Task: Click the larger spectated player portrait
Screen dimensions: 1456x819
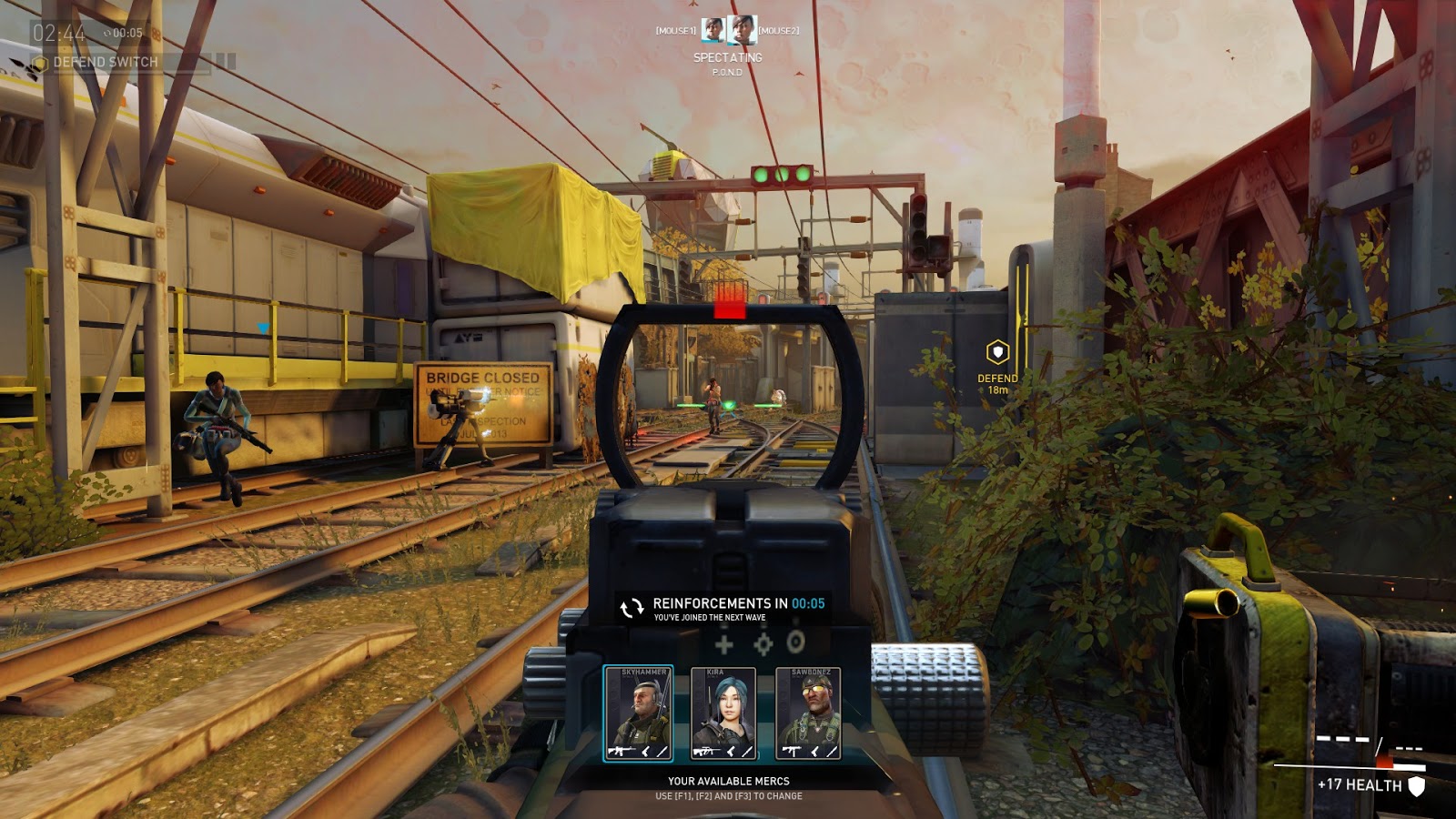Action: point(742,30)
